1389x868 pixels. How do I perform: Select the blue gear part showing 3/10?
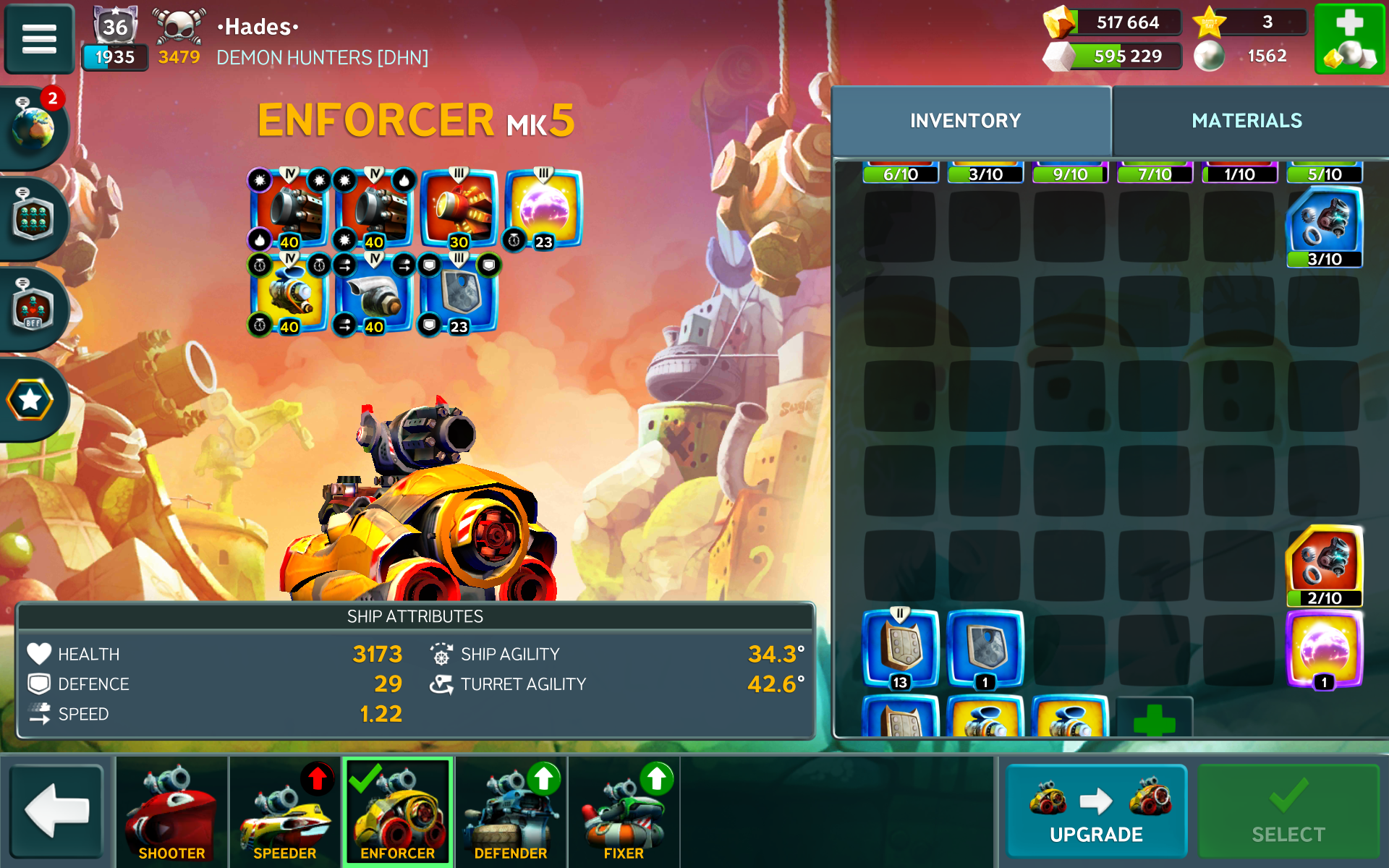1324,226
